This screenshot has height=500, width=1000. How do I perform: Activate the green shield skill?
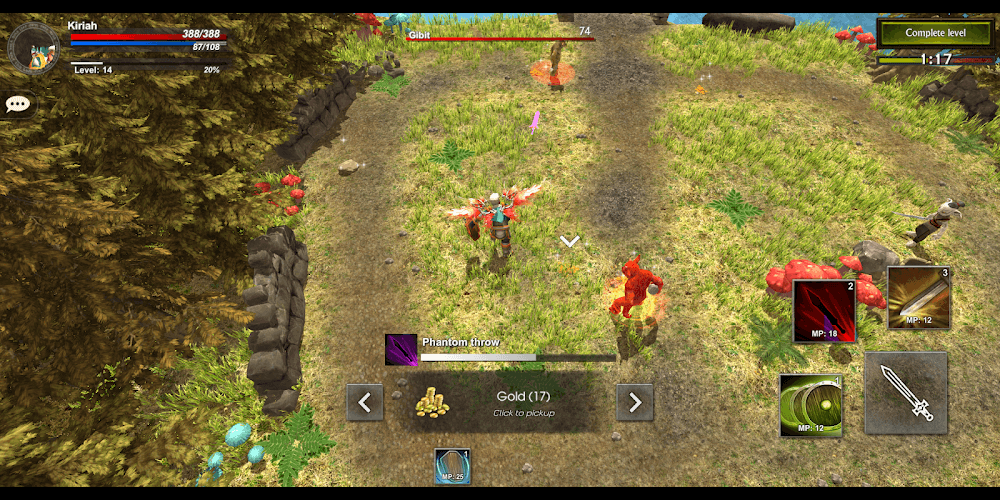(x=811, y=406)
